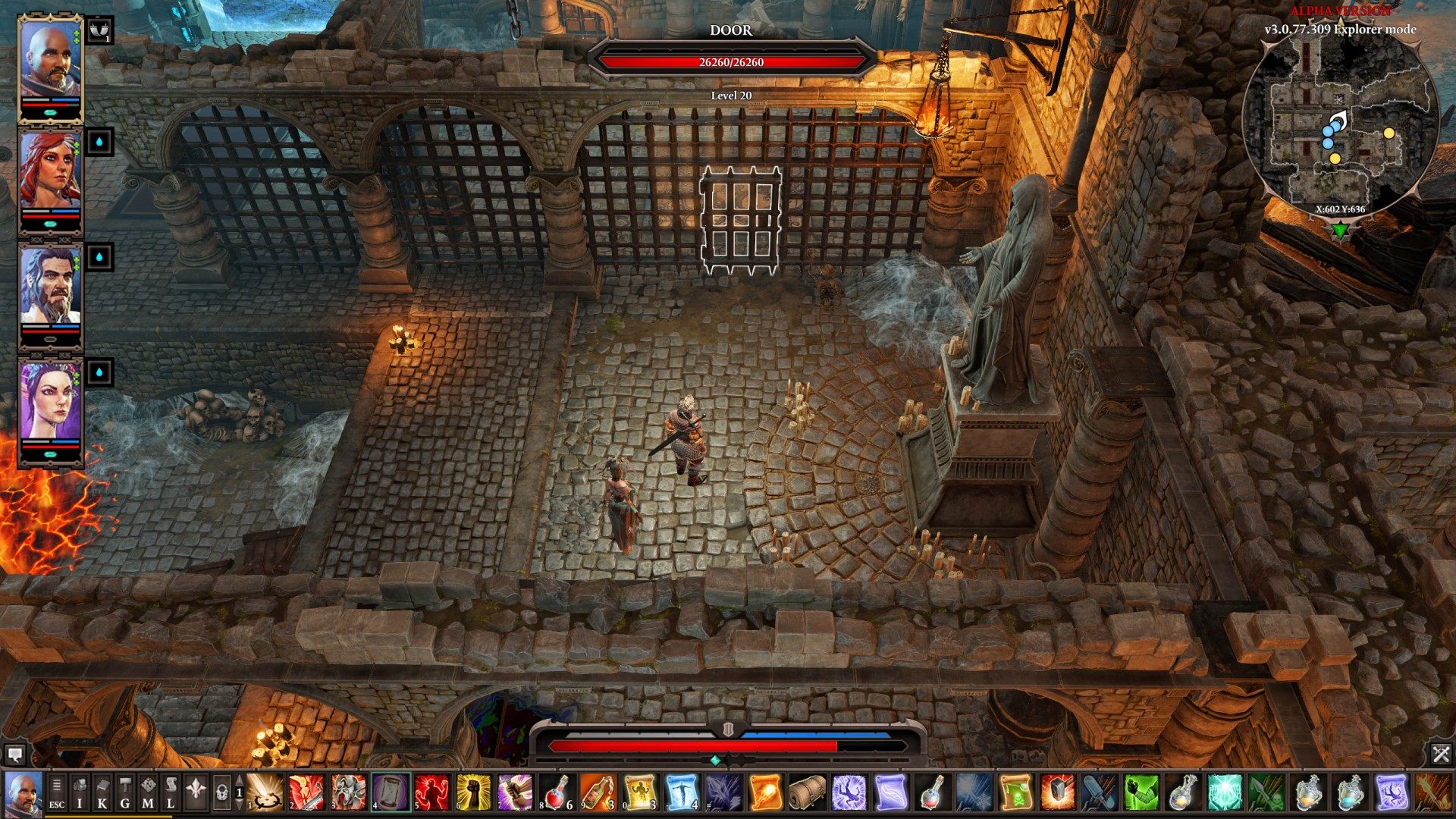This screenshot has width=1456, height=819.
Task: Open the chat log speech bubble
Action: pos(14,754)
